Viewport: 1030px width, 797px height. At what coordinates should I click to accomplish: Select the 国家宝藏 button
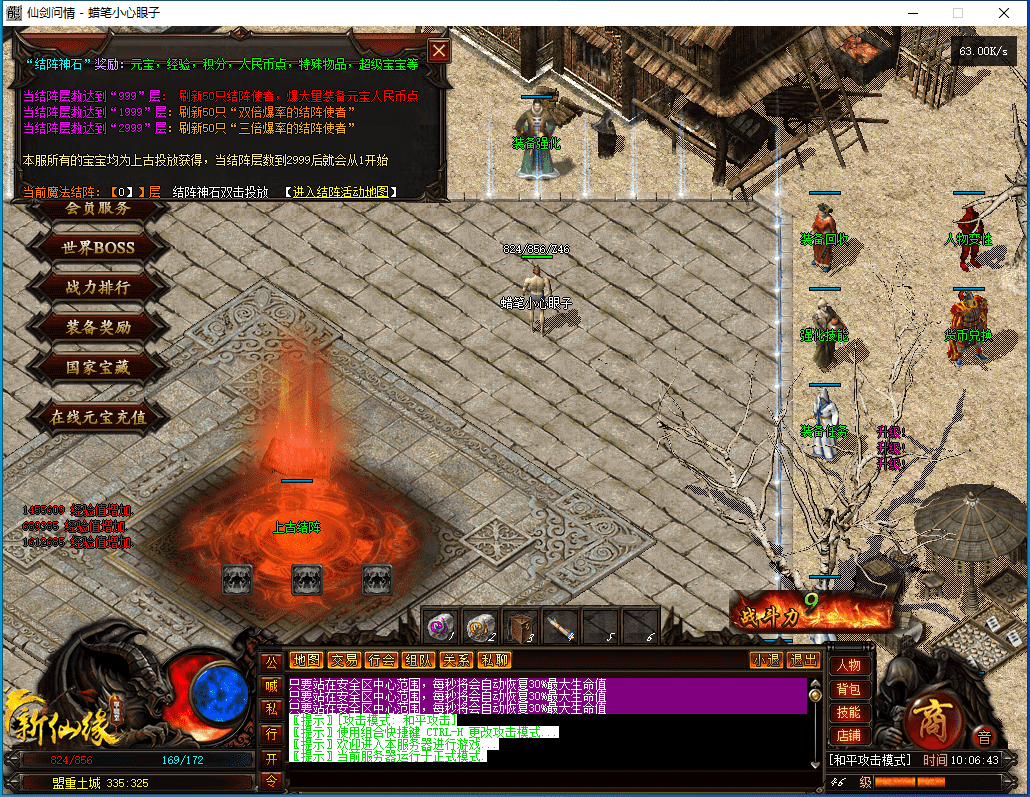coord(98,367)
